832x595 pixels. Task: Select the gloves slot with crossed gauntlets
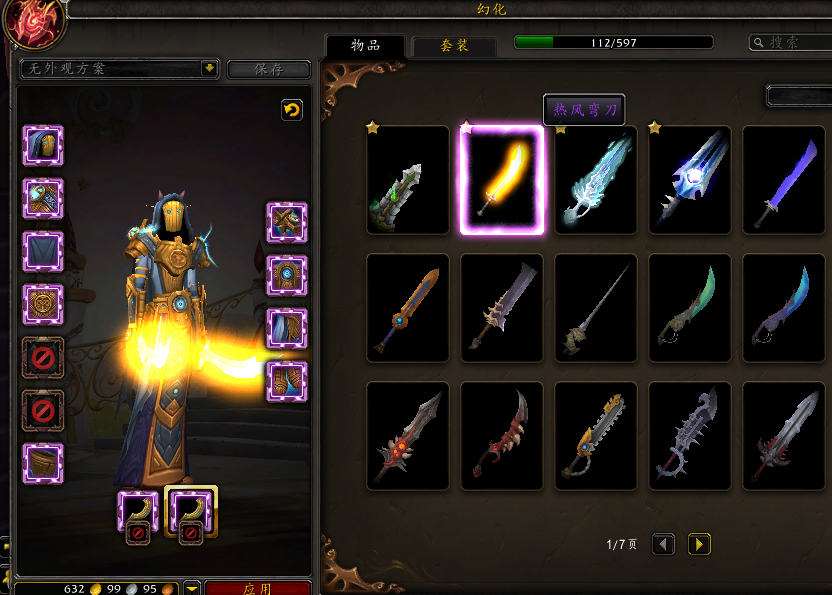click(287, 222)
